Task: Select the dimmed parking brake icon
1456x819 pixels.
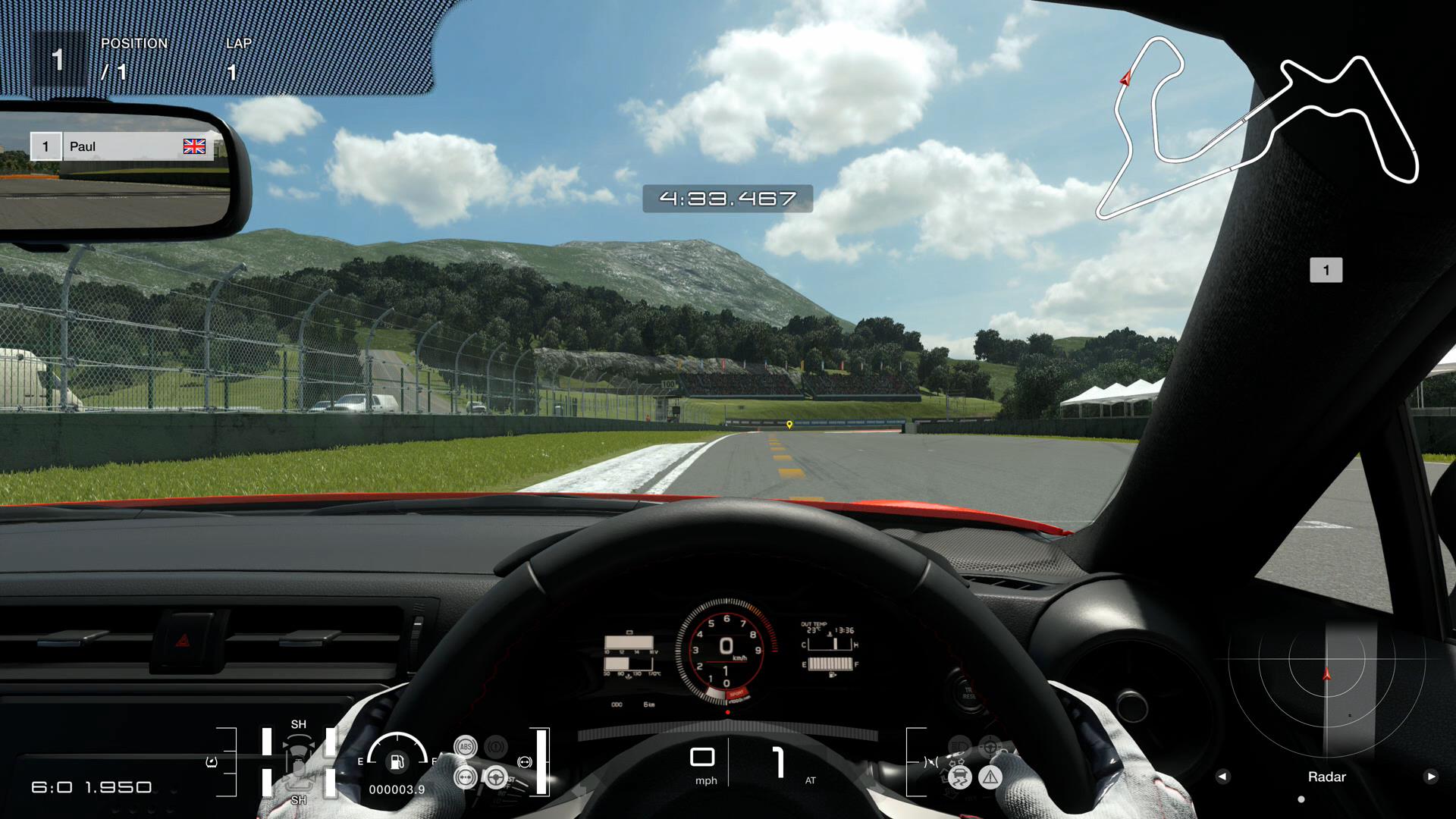Action: 496,746
